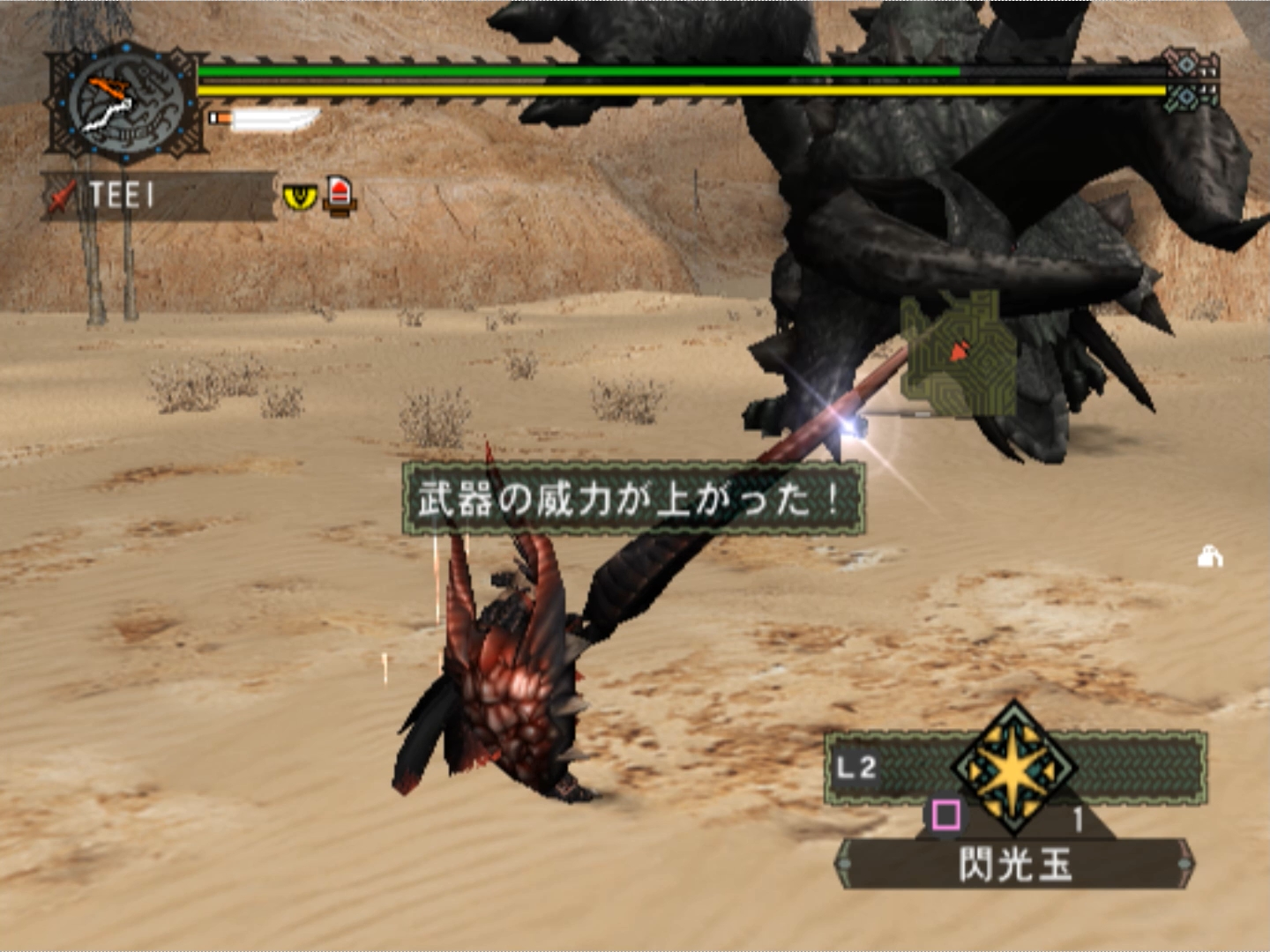Click the yellow status icon beside TEEI
1270x952 pixels.
click(300, 196)
